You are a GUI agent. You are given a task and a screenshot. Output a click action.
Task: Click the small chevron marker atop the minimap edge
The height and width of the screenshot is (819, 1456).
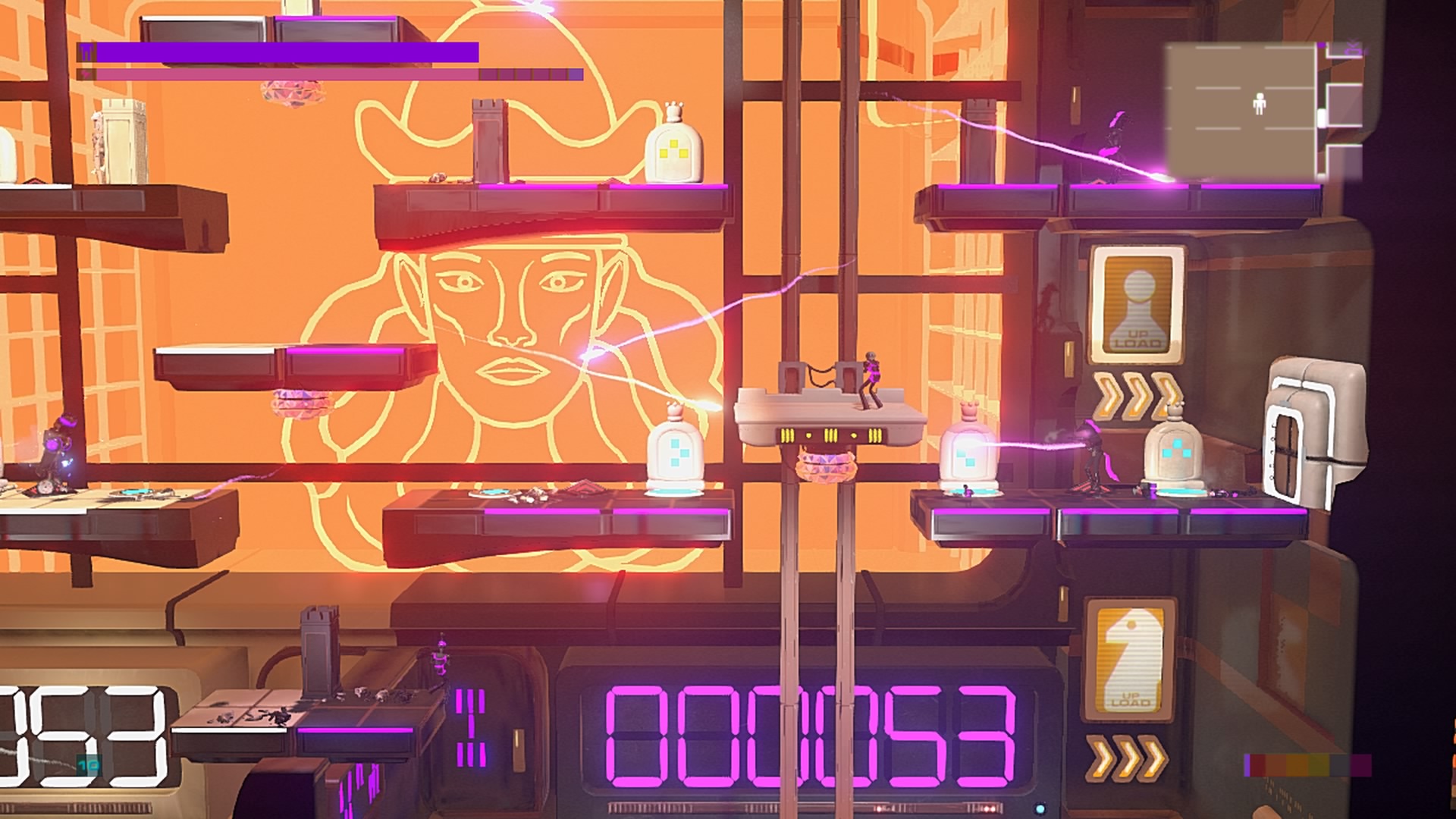tap(1352, 42)
